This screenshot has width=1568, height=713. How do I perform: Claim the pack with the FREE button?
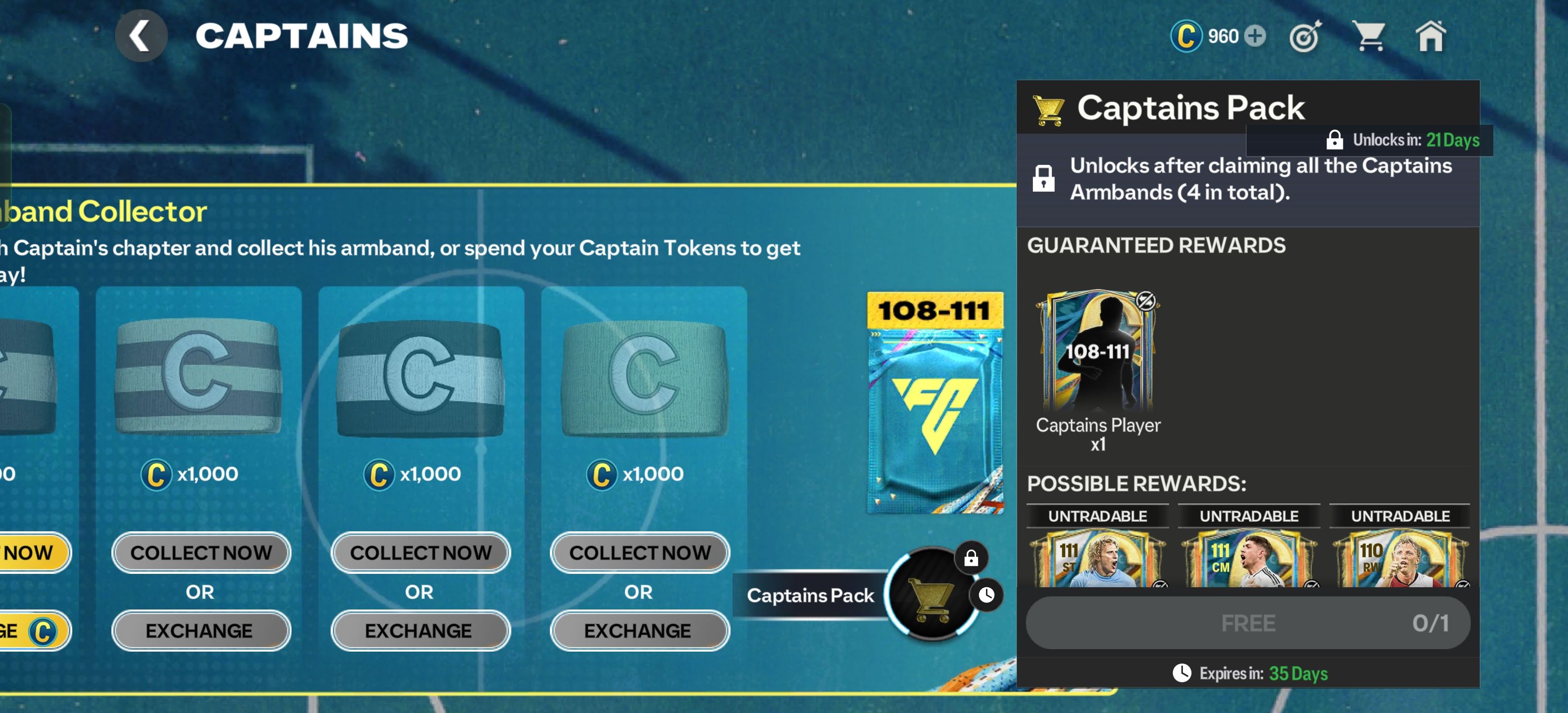coord(1248,623)
